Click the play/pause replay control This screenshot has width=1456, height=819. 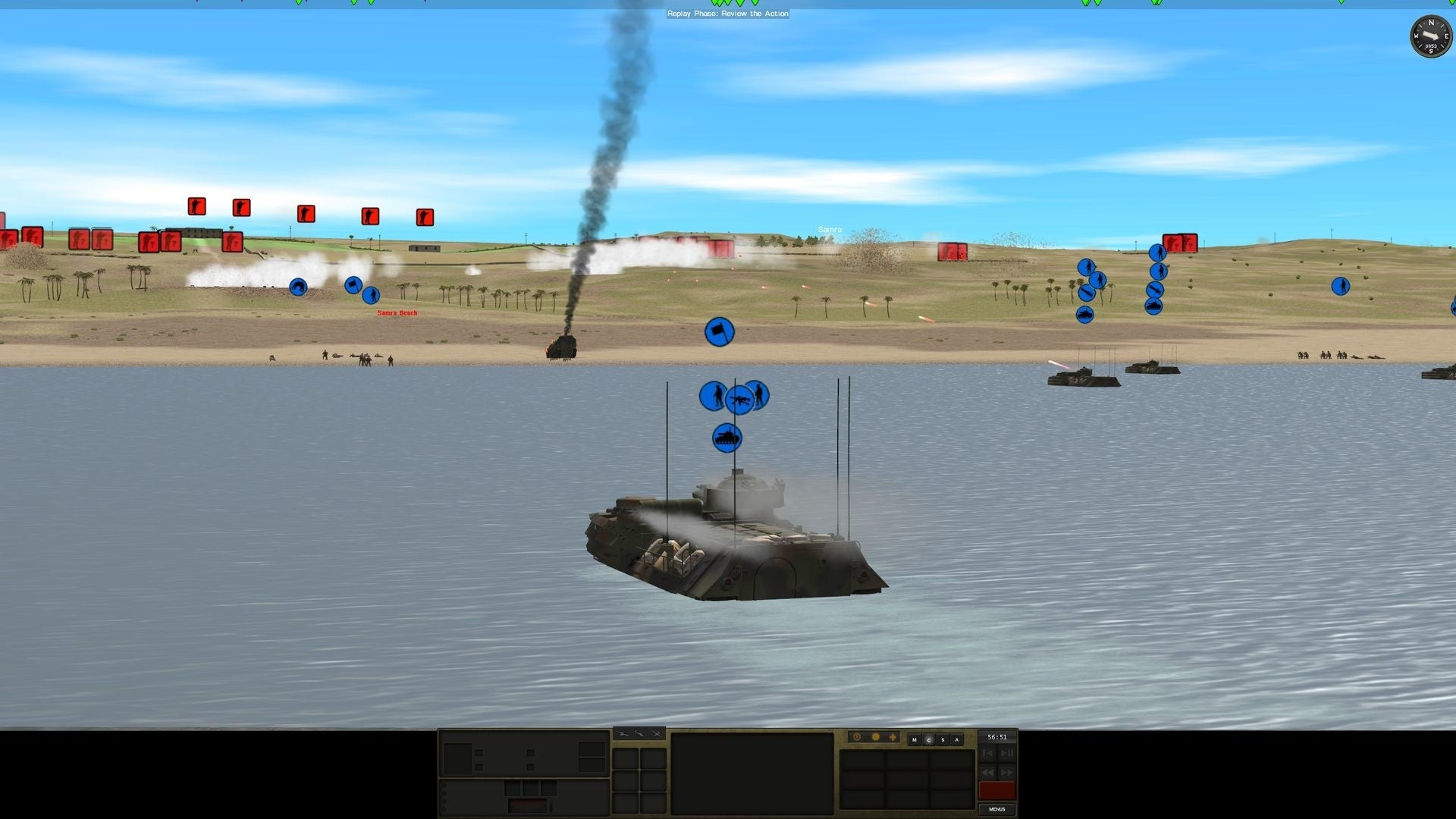coord(1006,753)
